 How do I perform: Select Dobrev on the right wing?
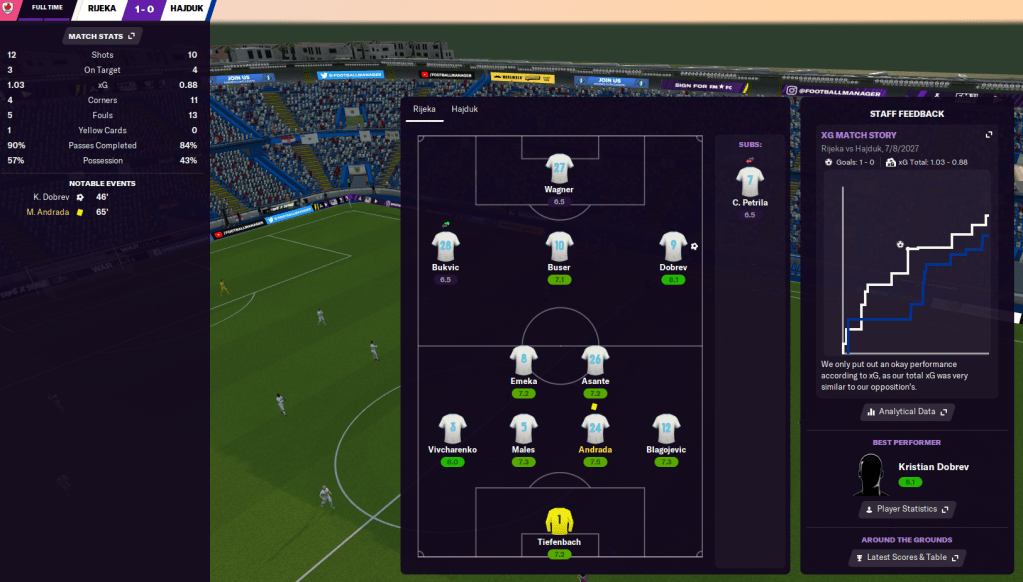(673, 246)
